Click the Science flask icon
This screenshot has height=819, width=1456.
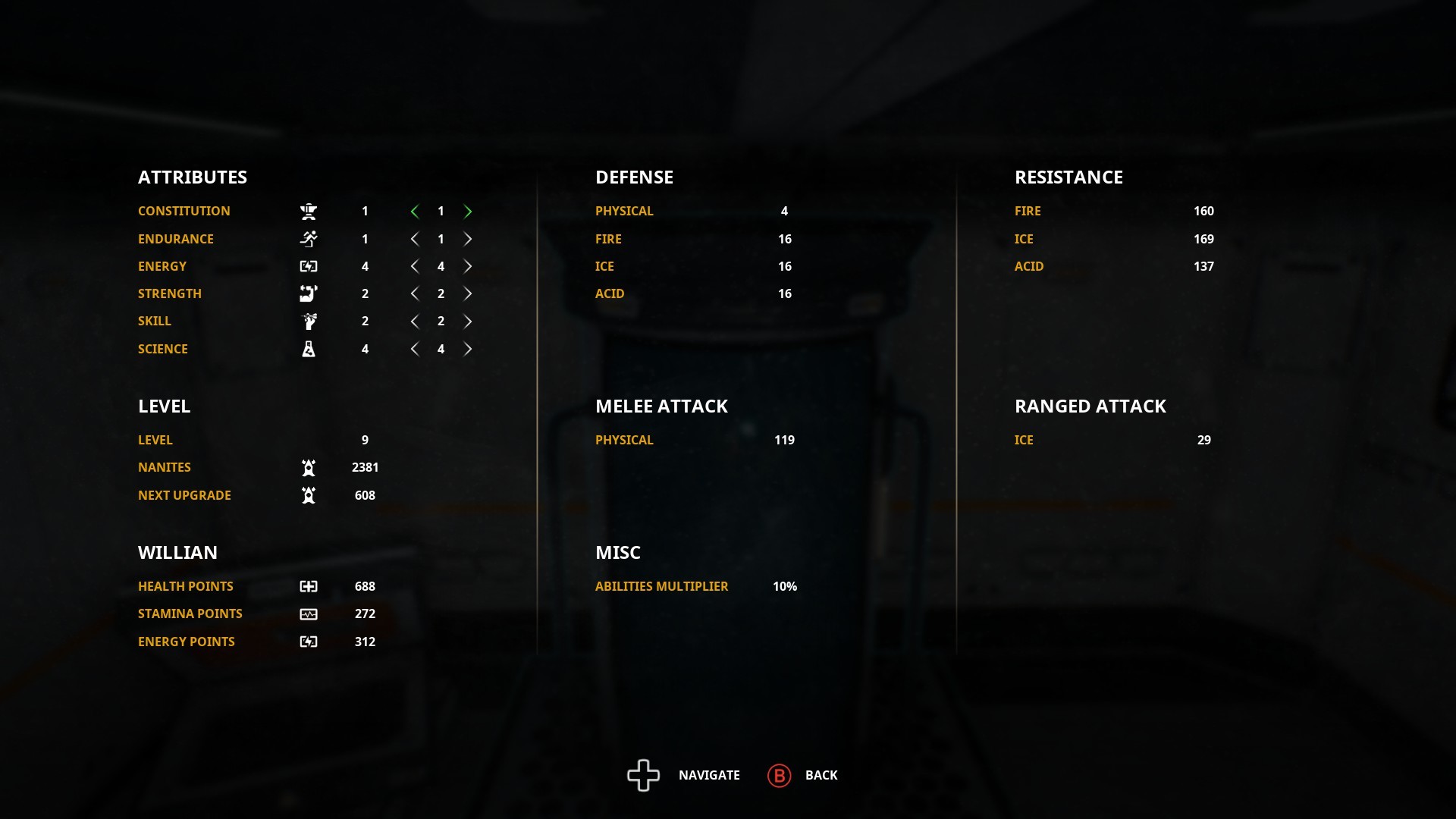[x=309, y=349]
